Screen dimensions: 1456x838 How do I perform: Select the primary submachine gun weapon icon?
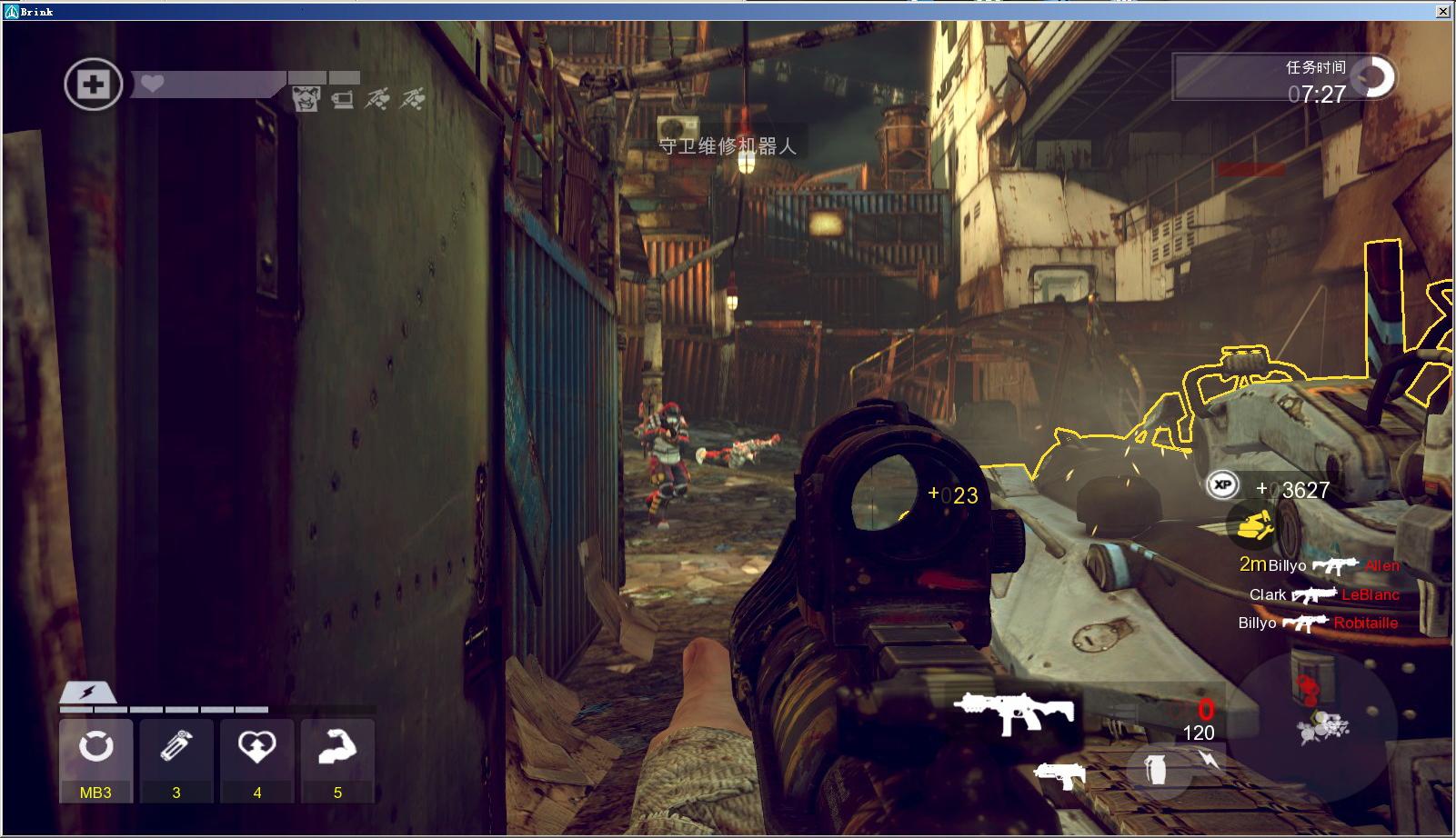(1013, 712)
